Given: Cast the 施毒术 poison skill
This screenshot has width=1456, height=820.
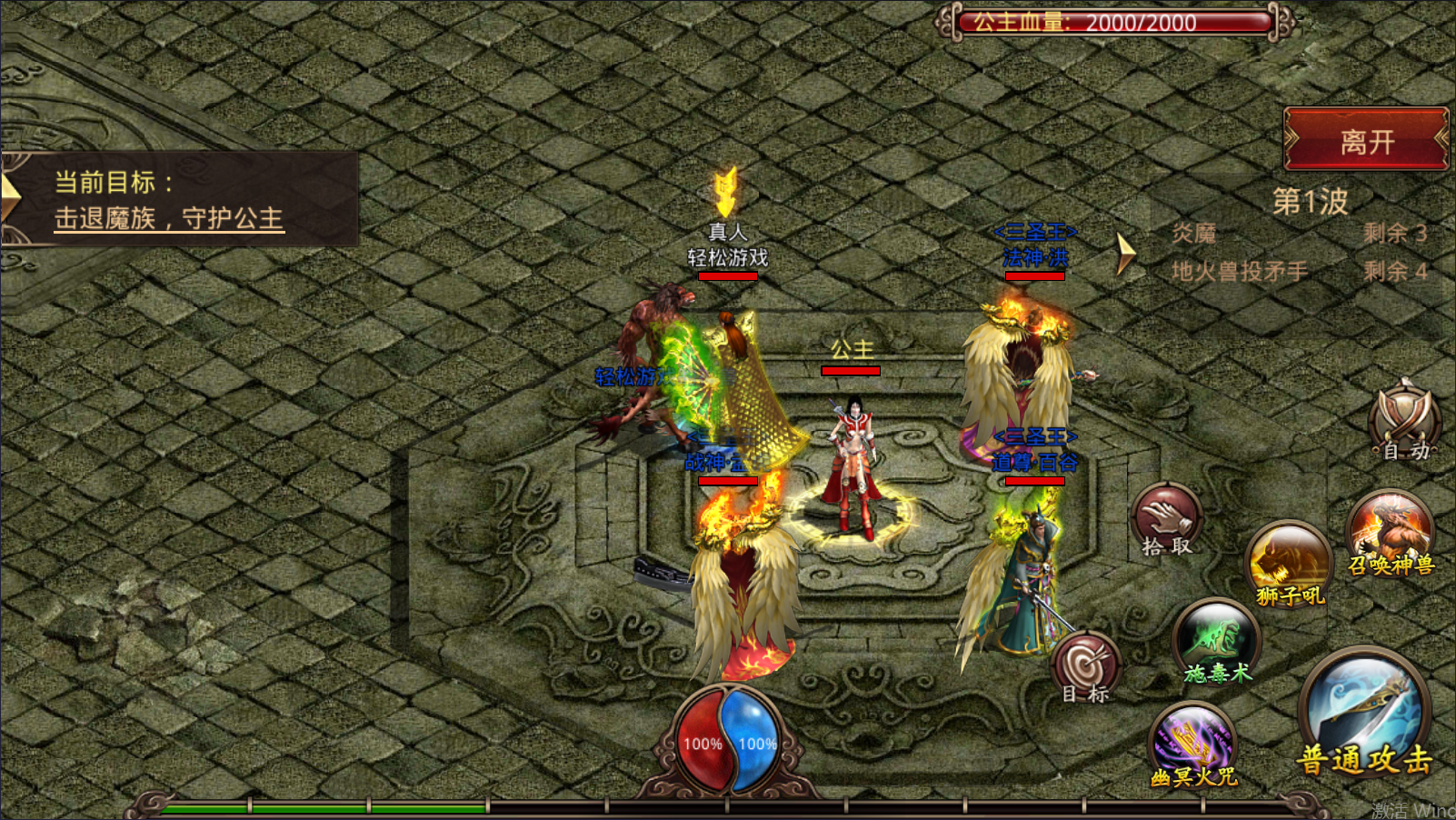Looking at the screenshot, I should (1217, 641).
